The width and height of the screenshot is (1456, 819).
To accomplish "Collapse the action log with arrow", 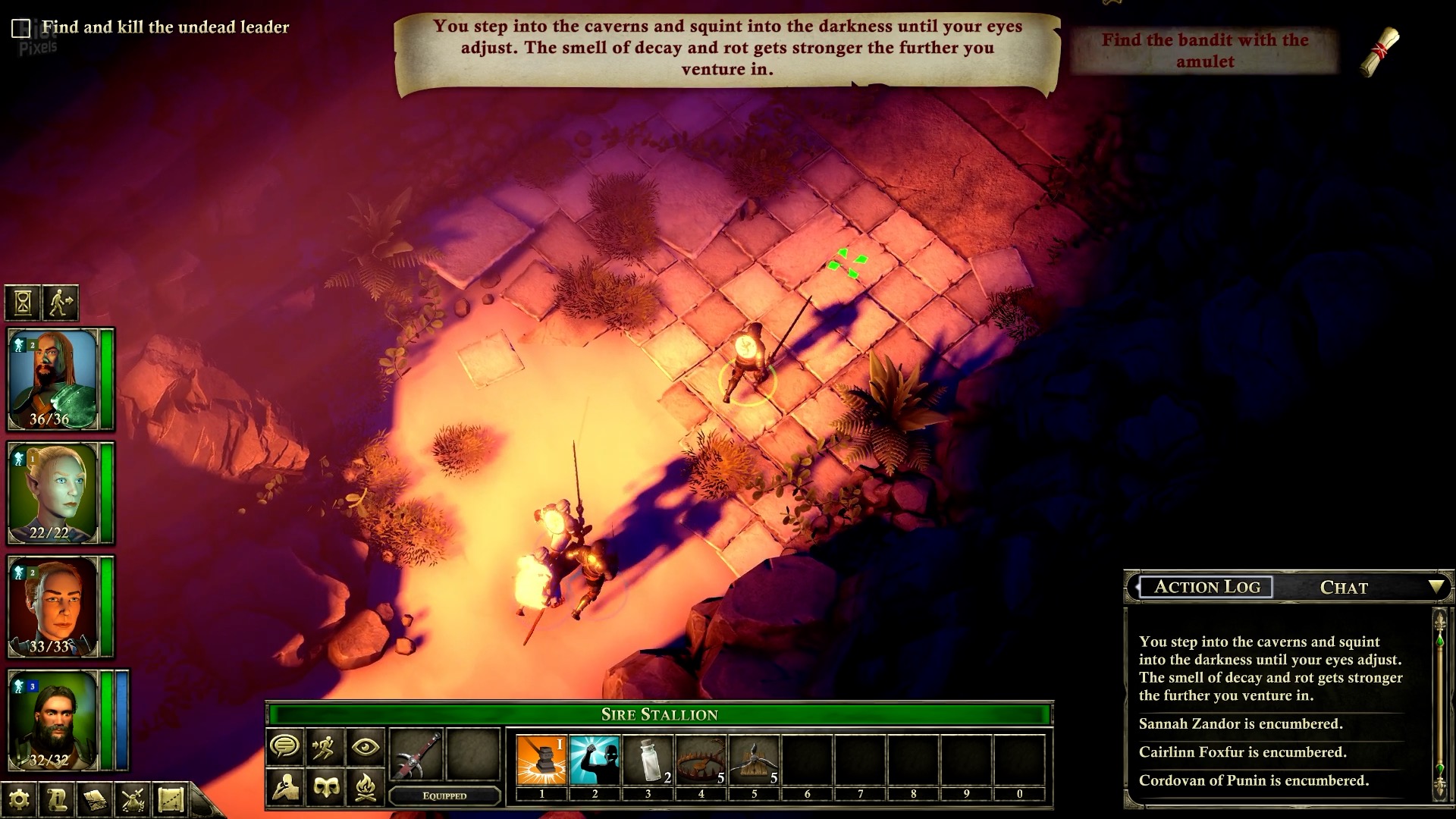I will click(1436, 587).
